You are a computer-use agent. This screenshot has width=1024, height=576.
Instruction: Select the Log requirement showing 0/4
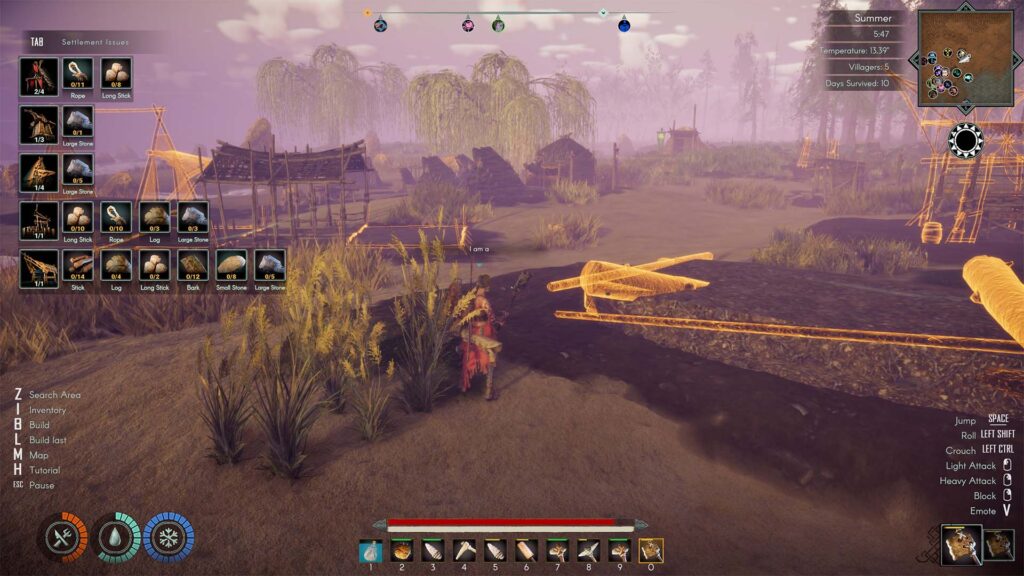116,266
